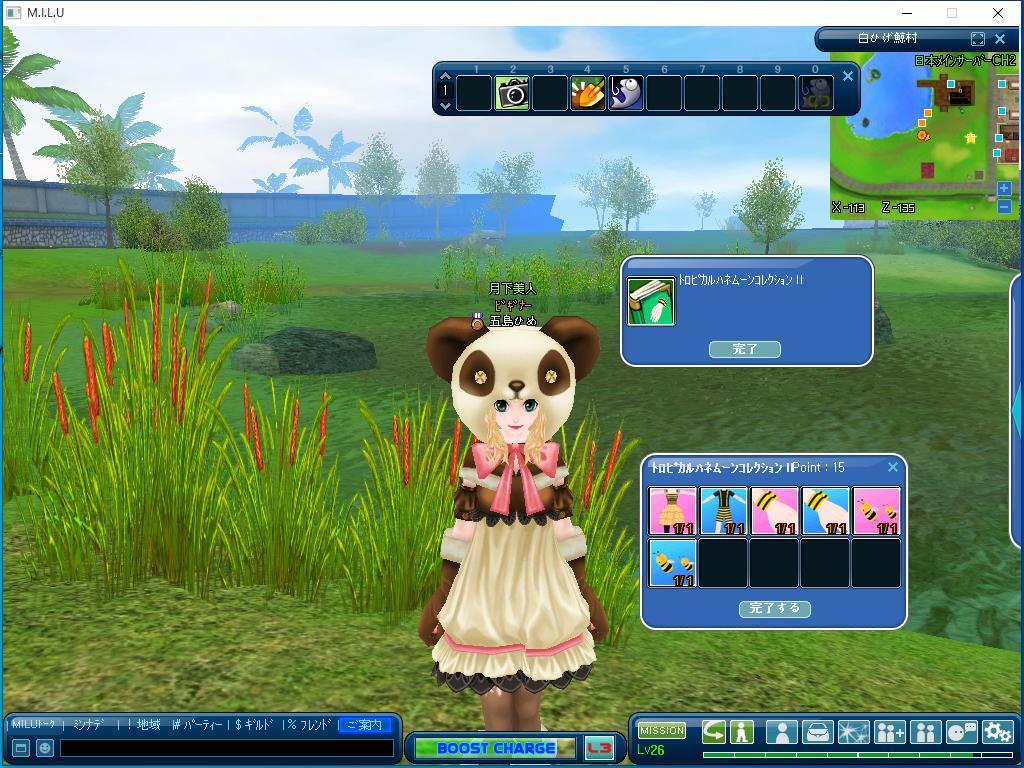The width and height of the screenshot is (1024, 768).
Task: Close the tropical collection item window
Action: point(893,467)
